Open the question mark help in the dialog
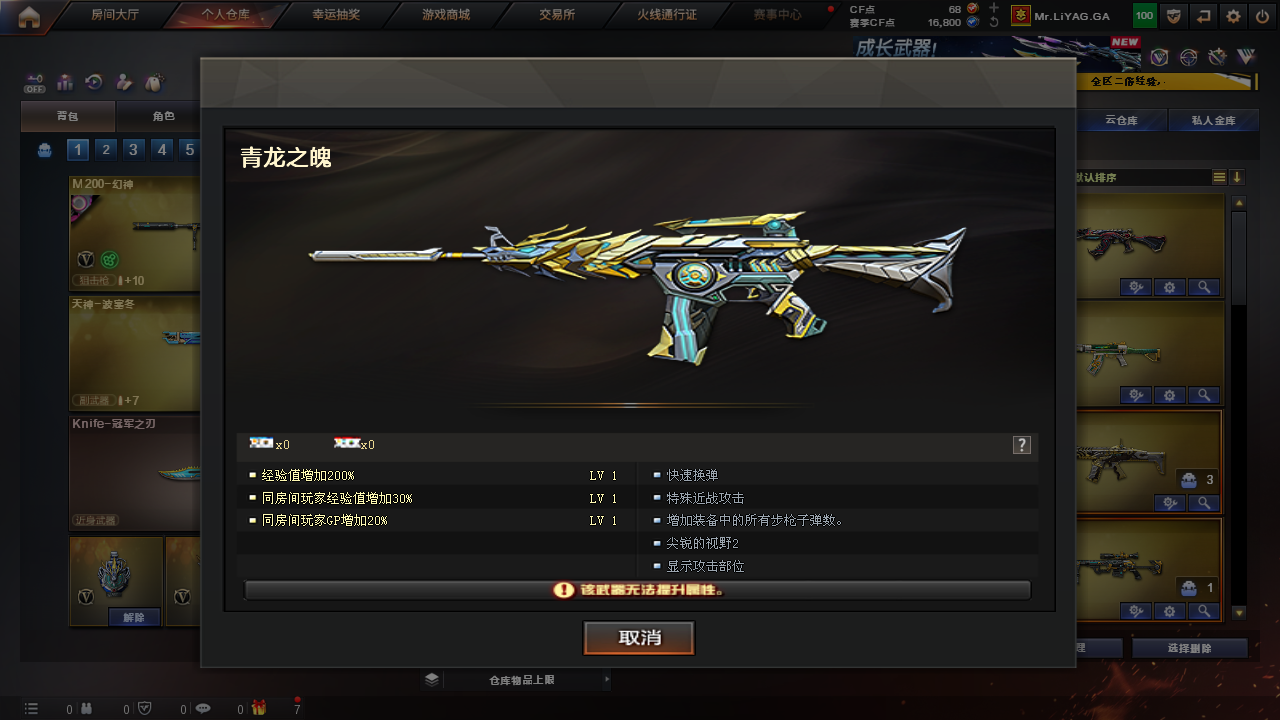The image size is (1280, 720). [1021, 445]
